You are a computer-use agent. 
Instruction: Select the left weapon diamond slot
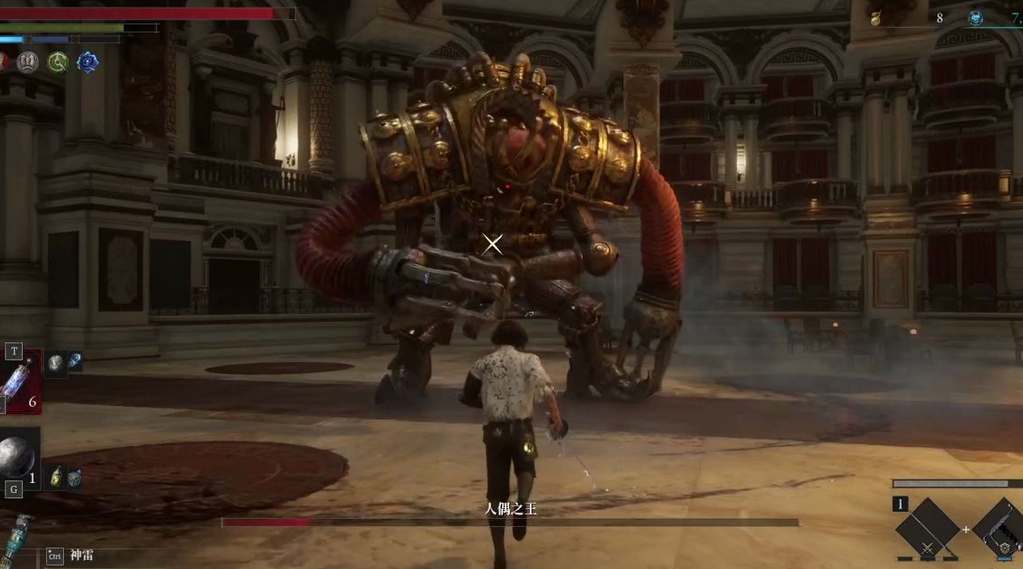[x=927, y=530]
